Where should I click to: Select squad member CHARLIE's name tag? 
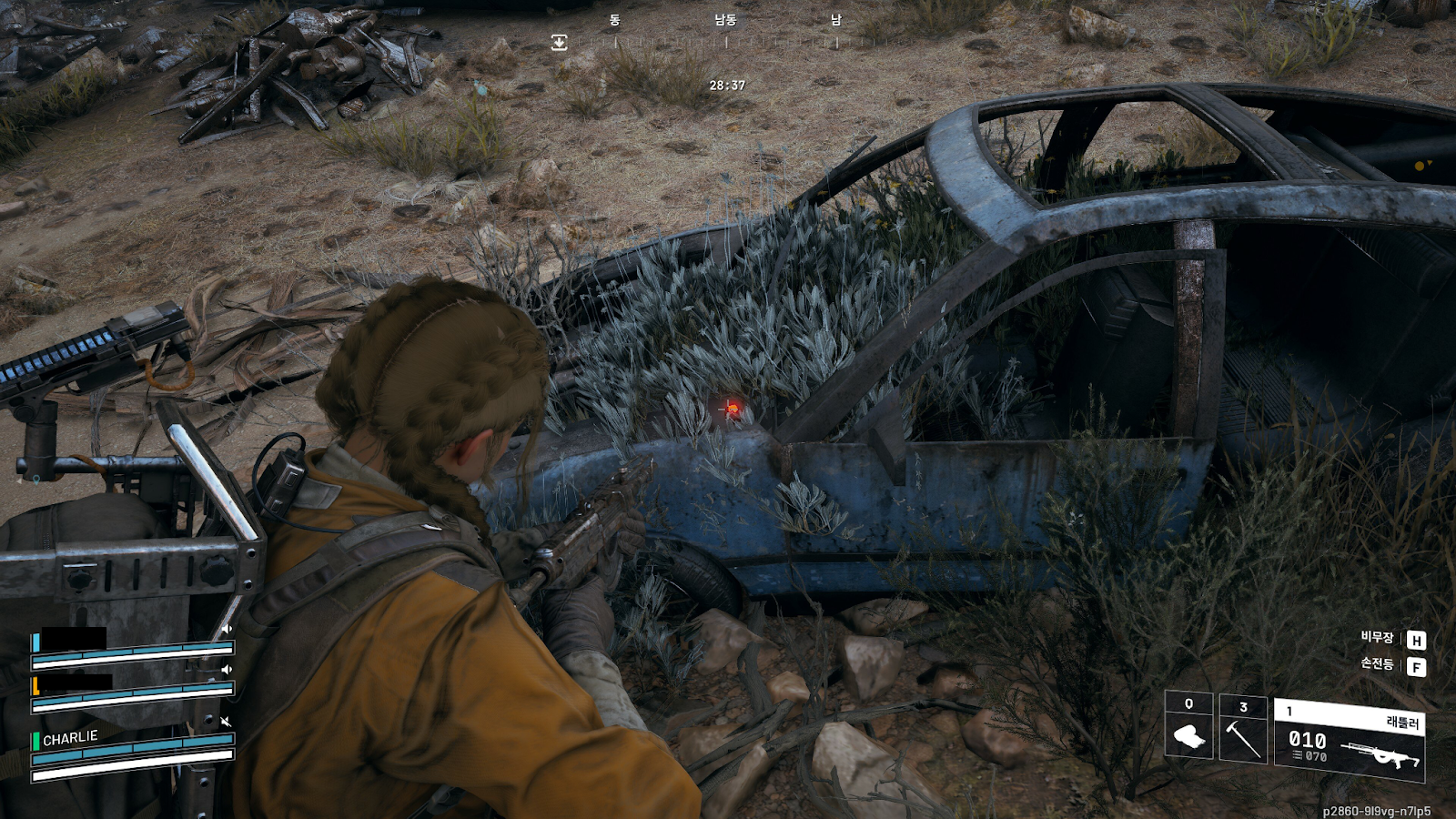(70, 738)
